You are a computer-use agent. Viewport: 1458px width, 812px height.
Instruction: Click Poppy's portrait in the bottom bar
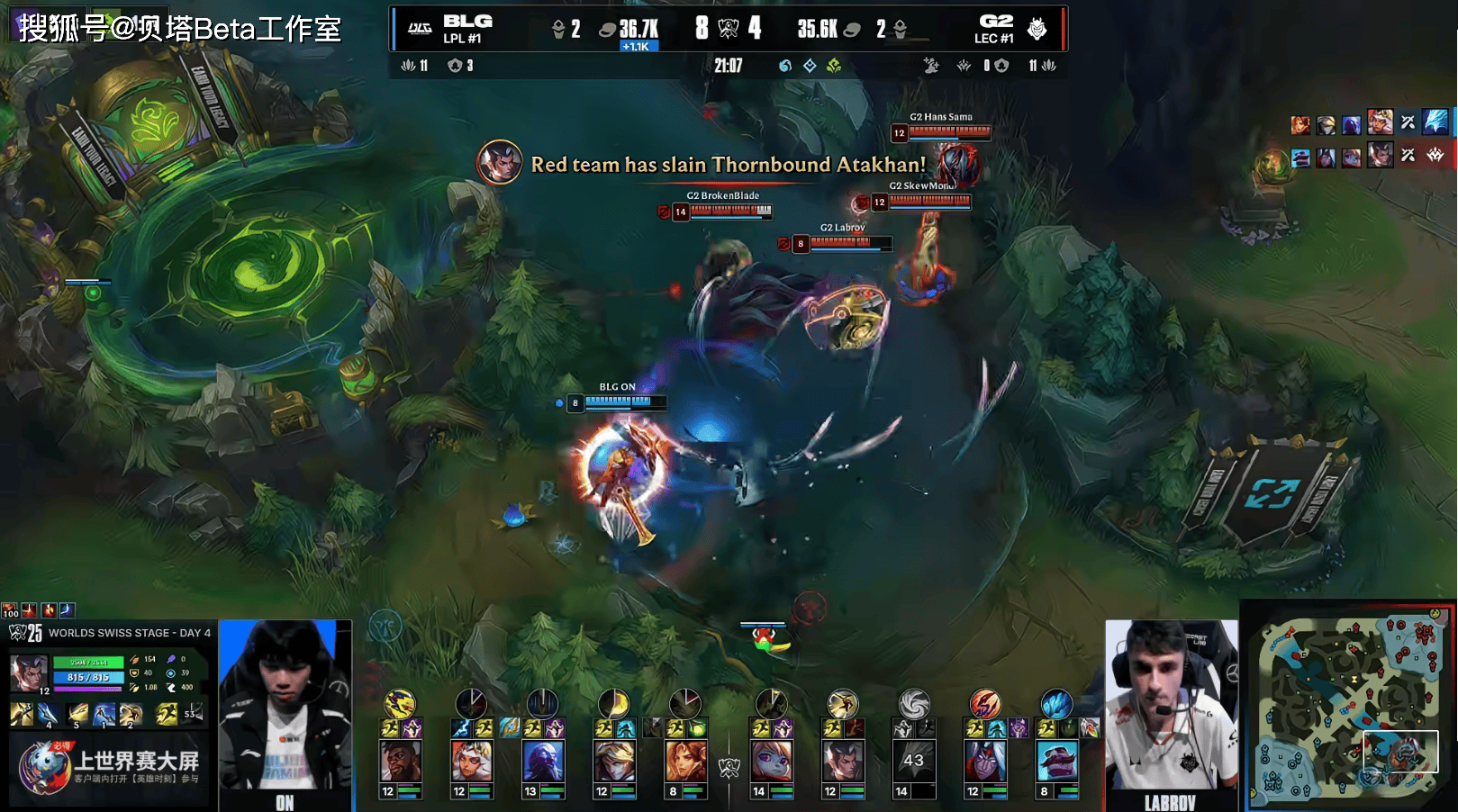772,761
